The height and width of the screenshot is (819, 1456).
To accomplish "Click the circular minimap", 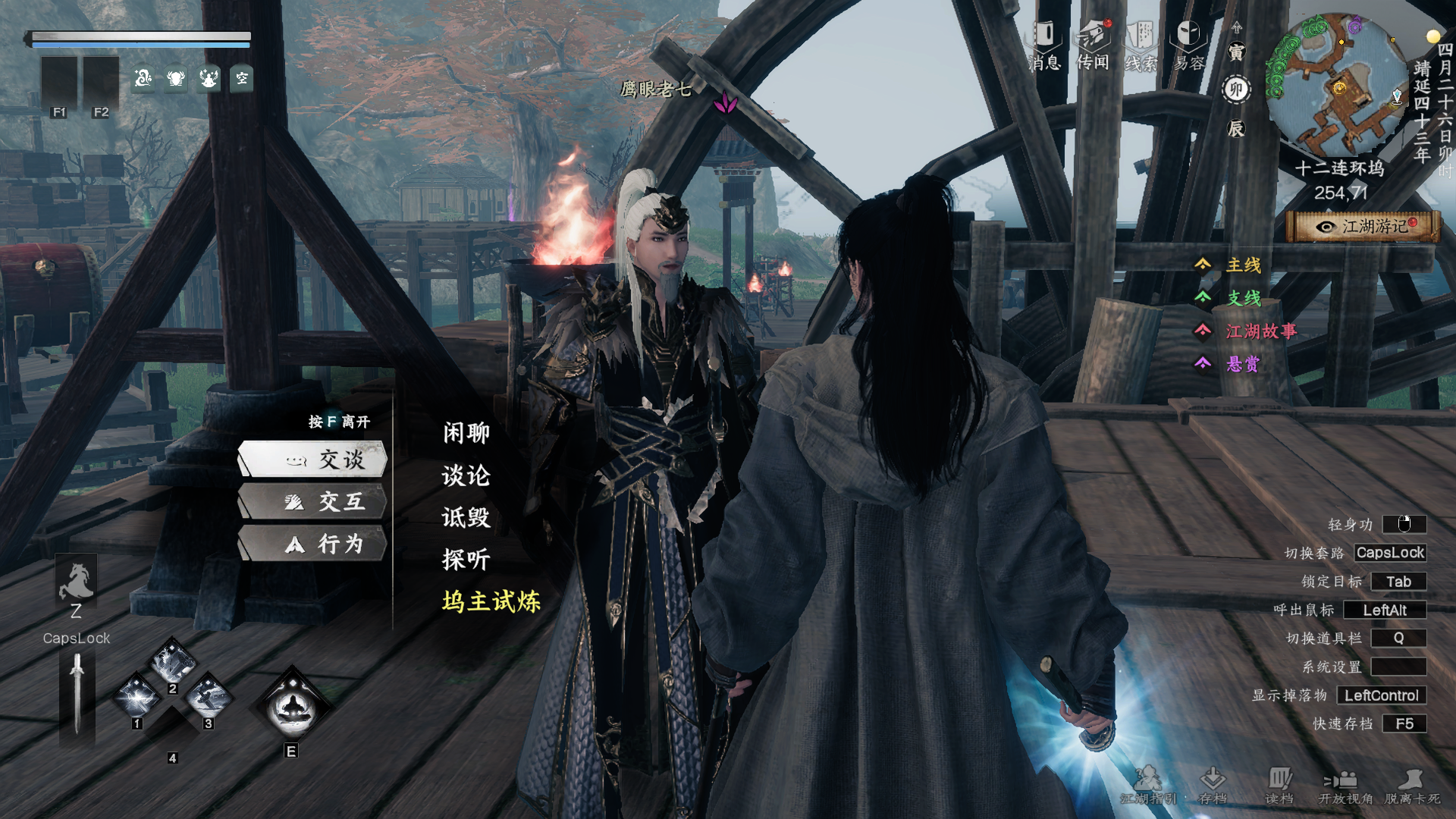I will [x=1338, y=83].
